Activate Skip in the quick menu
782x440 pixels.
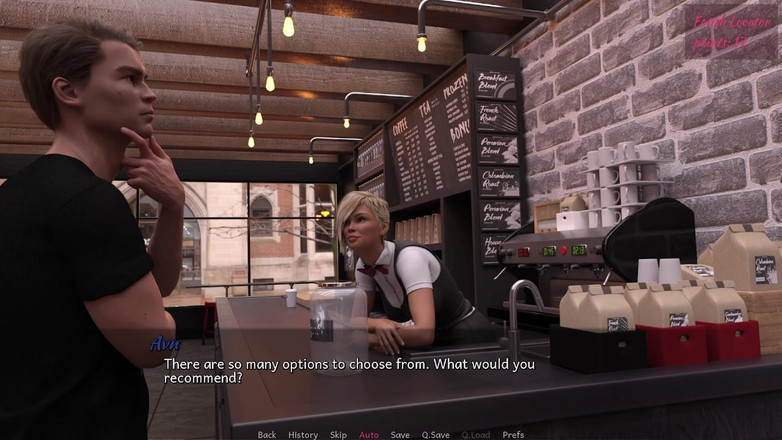(339, 435)
